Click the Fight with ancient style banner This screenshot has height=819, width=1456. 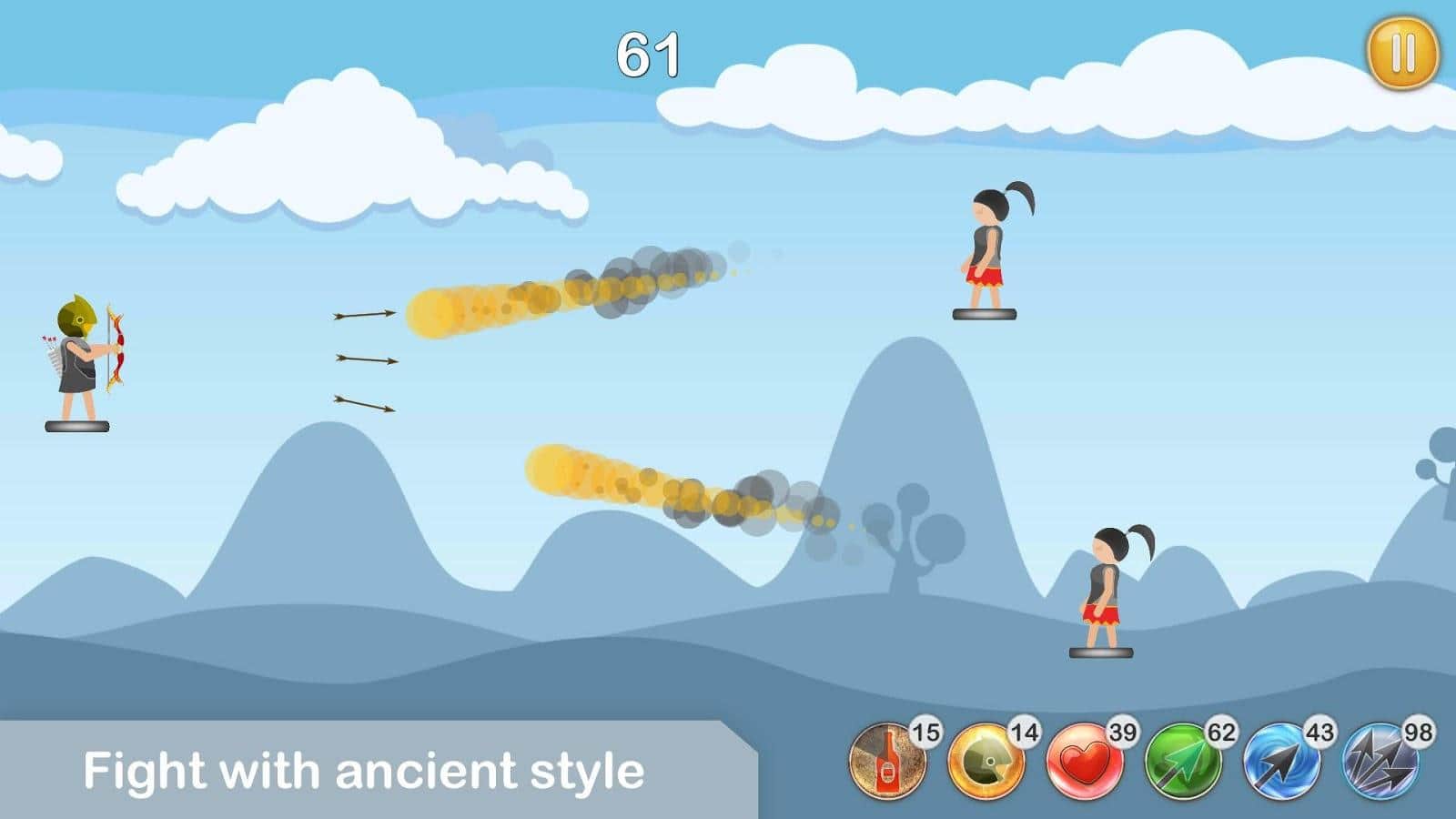(364, 772)
